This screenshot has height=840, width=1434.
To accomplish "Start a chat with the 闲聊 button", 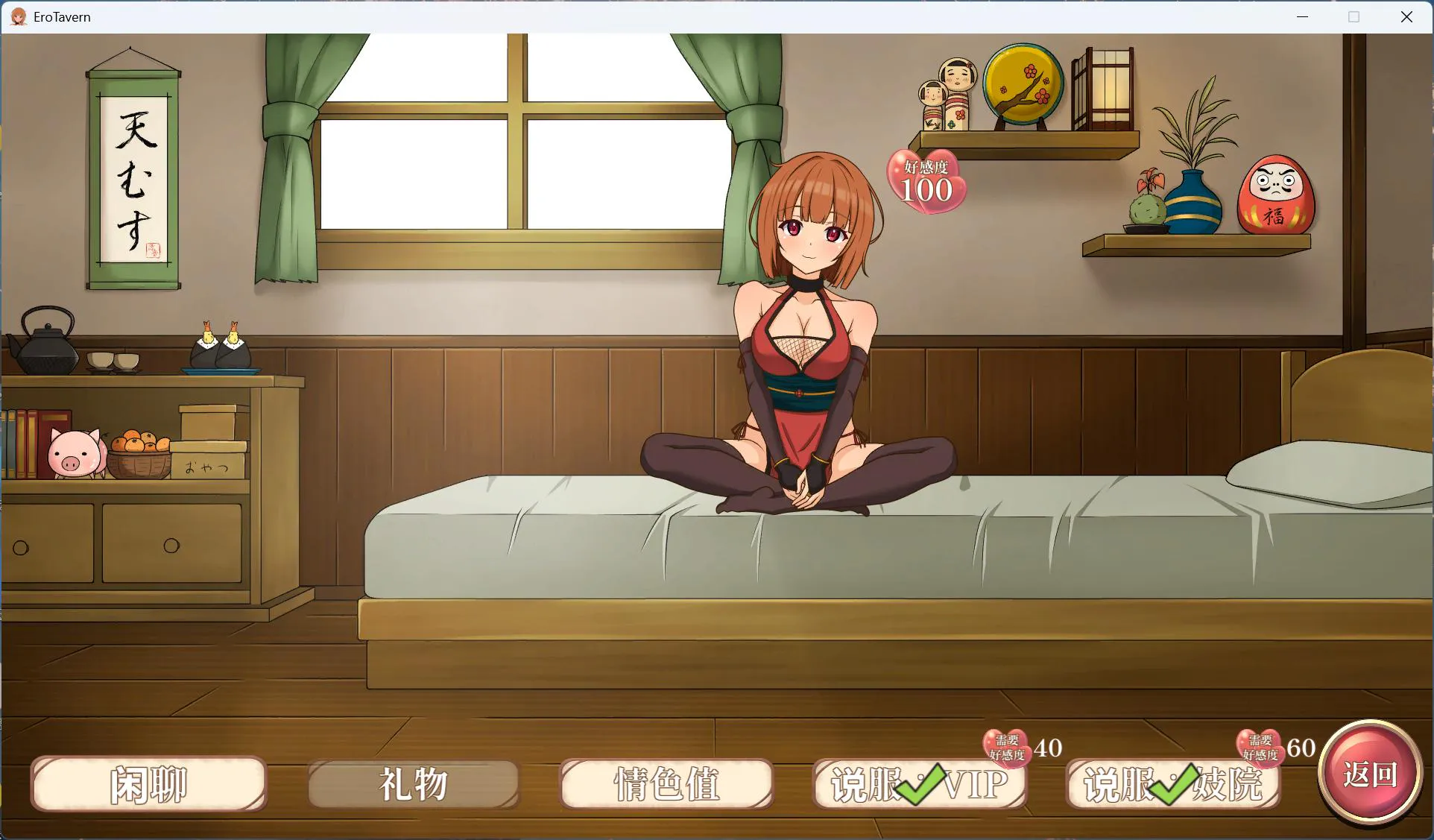I will pos(149,784).
